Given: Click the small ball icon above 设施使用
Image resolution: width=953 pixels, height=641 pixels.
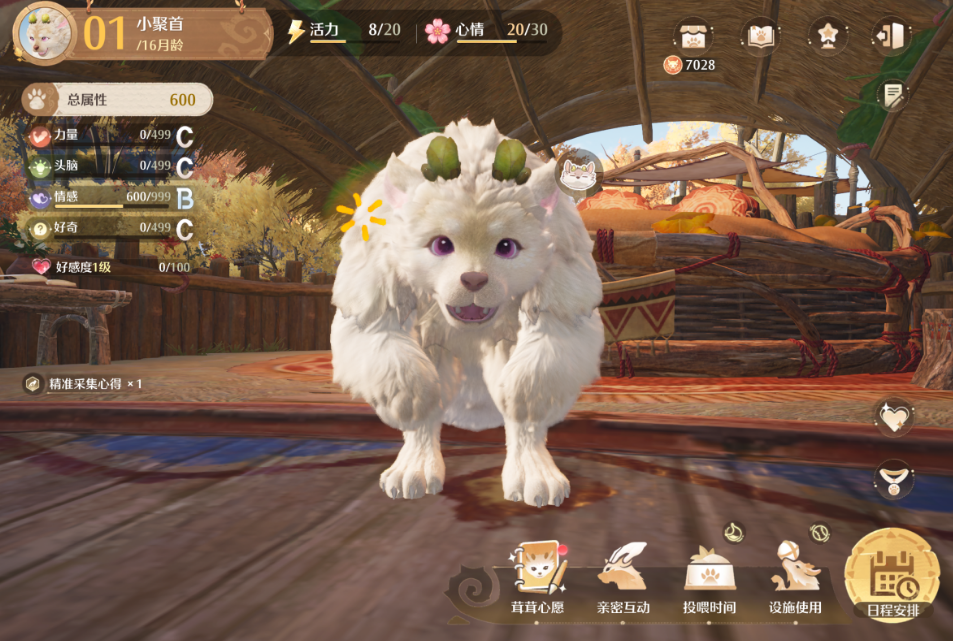Looking at the screenshot, I should 820,532.
